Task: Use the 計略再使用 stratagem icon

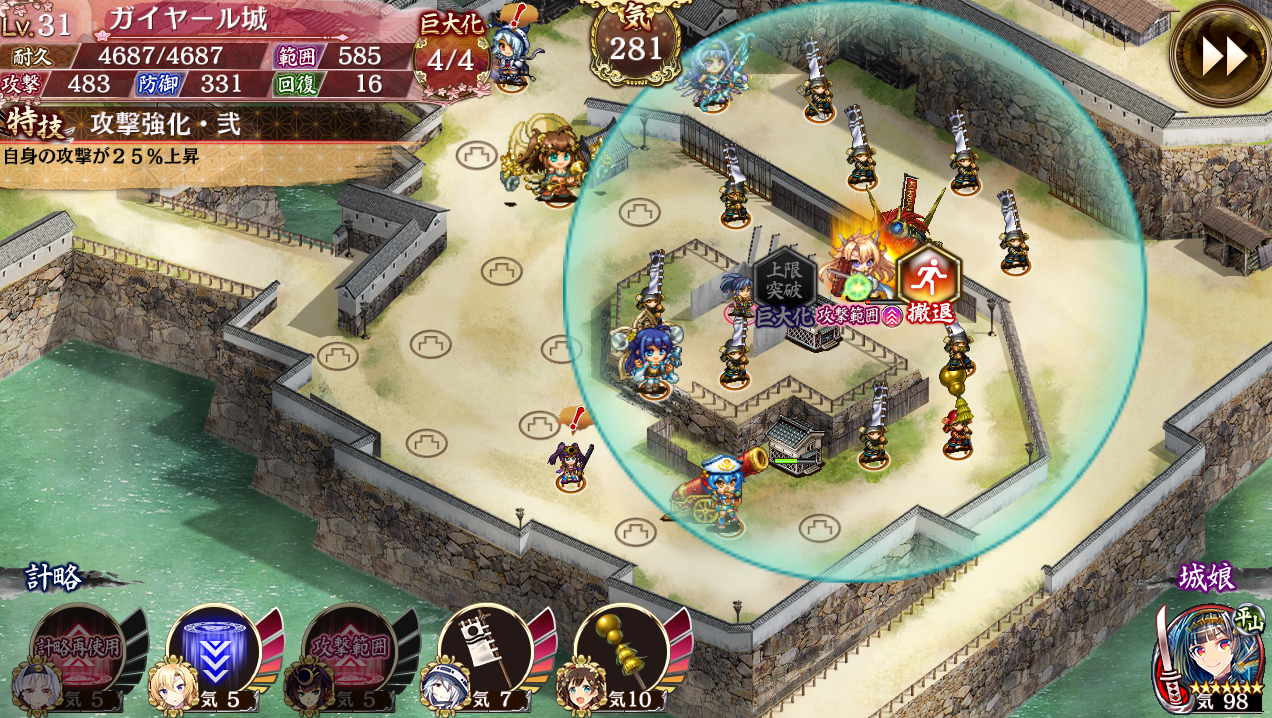Action: pos(78,648)
